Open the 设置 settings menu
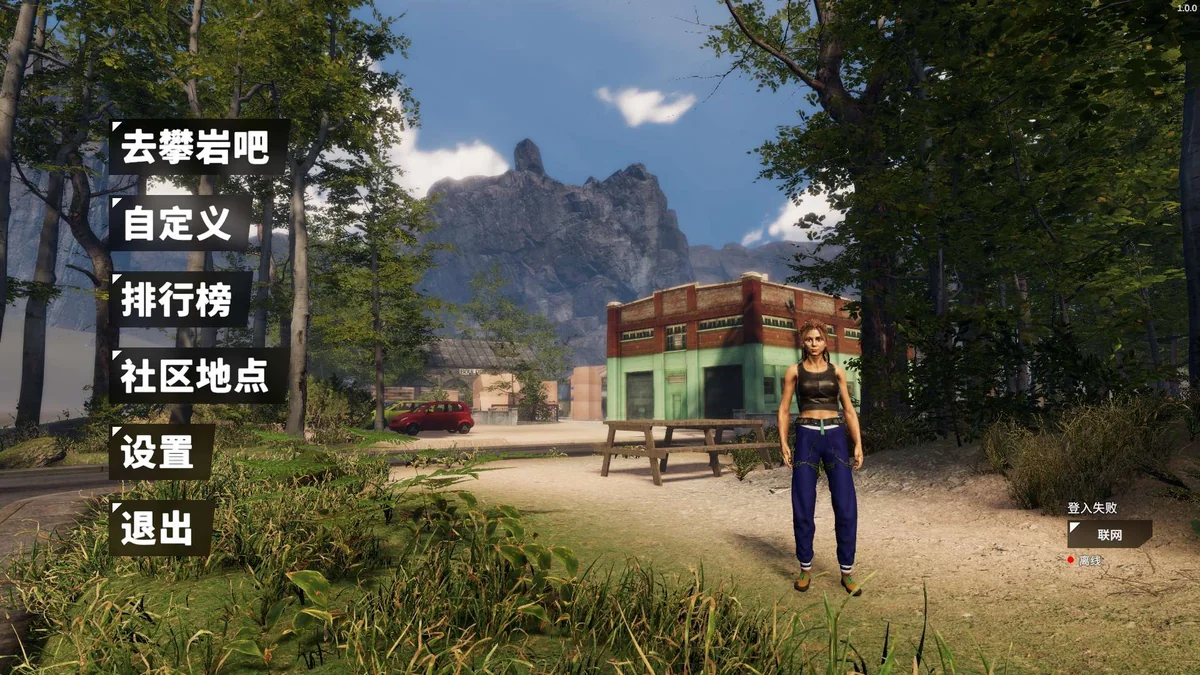Viewport: 1200px width, 675px height. point(161,452)
